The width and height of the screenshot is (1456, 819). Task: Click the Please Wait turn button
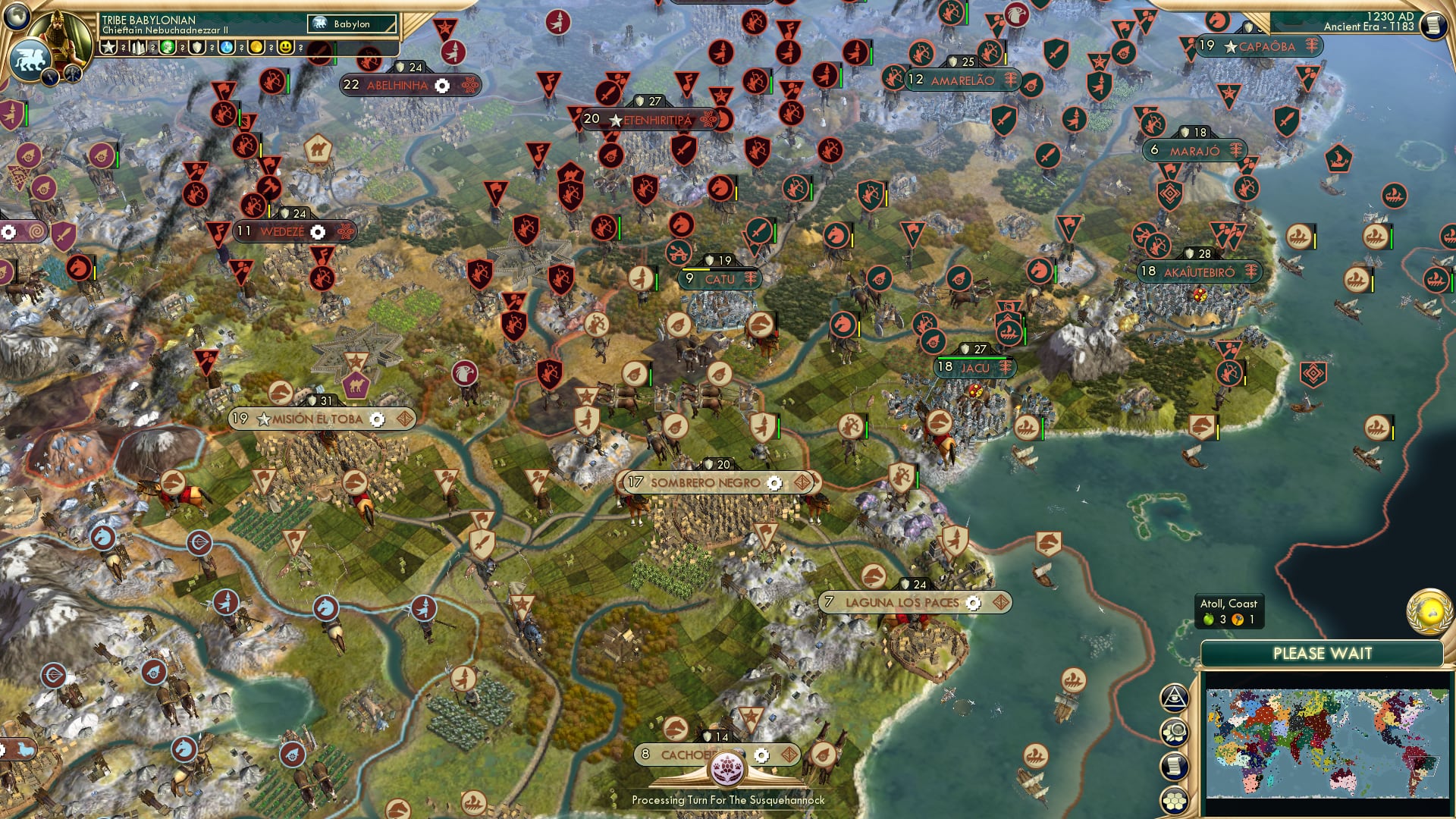(x=1322, y=654)
